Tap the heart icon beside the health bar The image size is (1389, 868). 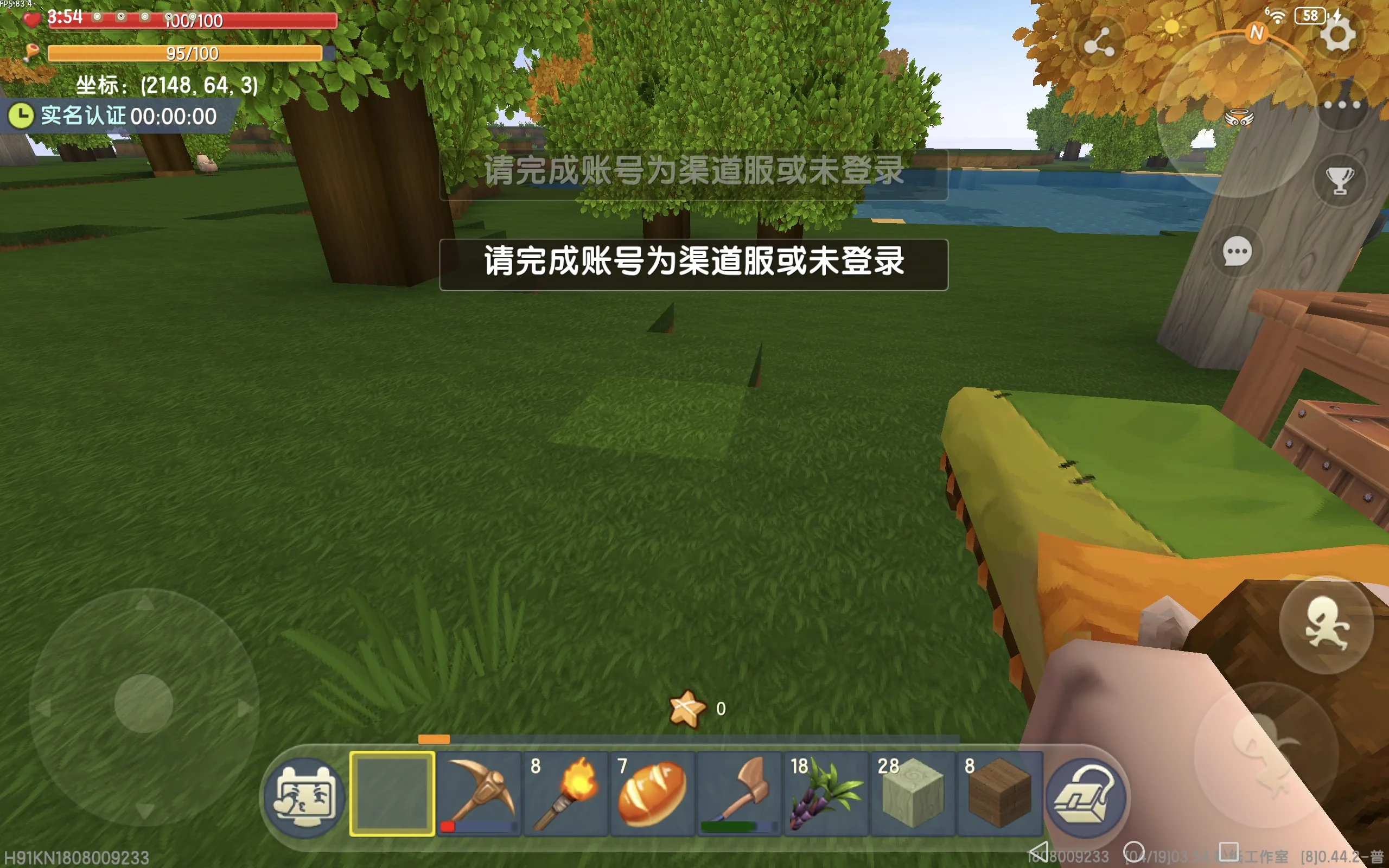tap(33, 19)
